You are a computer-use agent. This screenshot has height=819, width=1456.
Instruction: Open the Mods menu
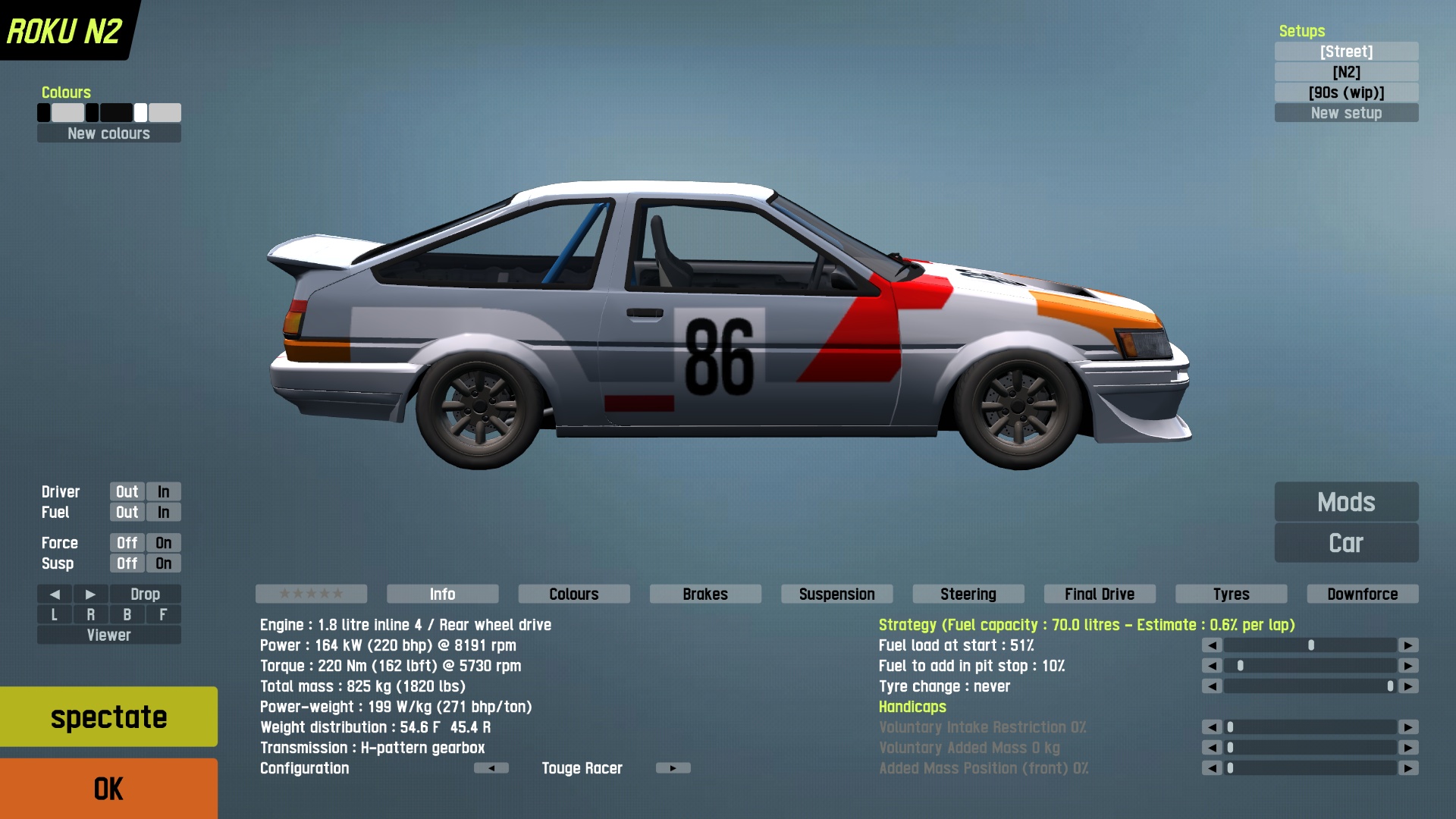[1346, 502]
